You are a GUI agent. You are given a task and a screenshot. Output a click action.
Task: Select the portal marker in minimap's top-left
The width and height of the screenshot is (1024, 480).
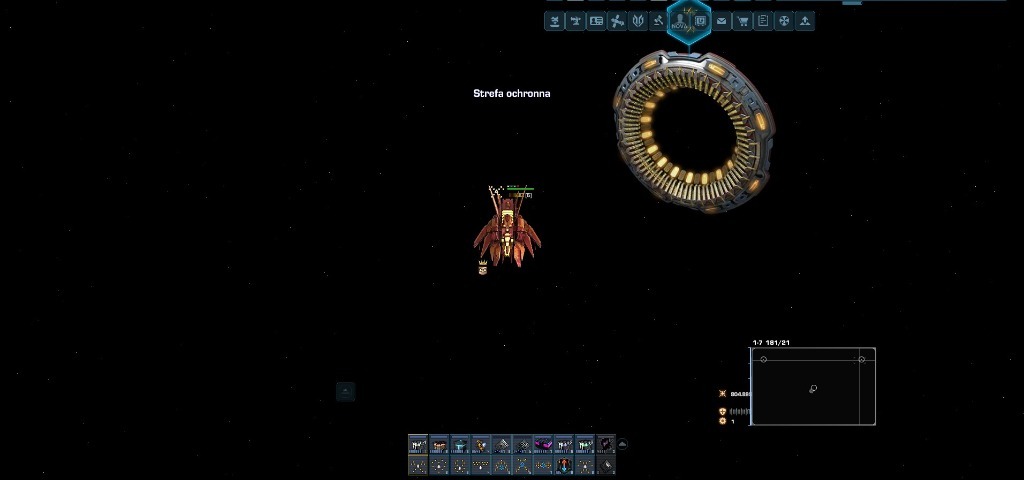[764, 359]
